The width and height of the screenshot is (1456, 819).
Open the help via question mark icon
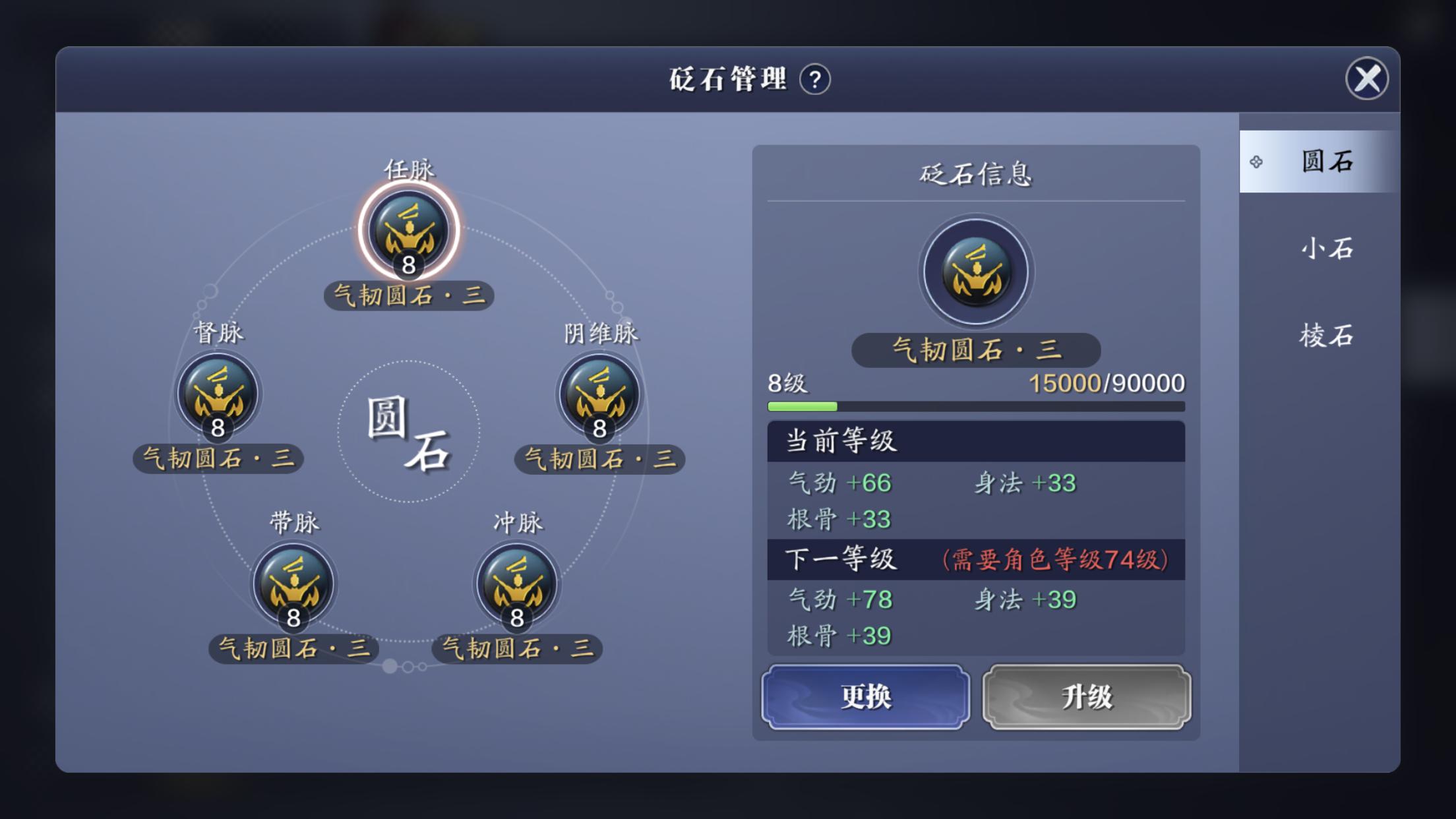click(816, 80)
